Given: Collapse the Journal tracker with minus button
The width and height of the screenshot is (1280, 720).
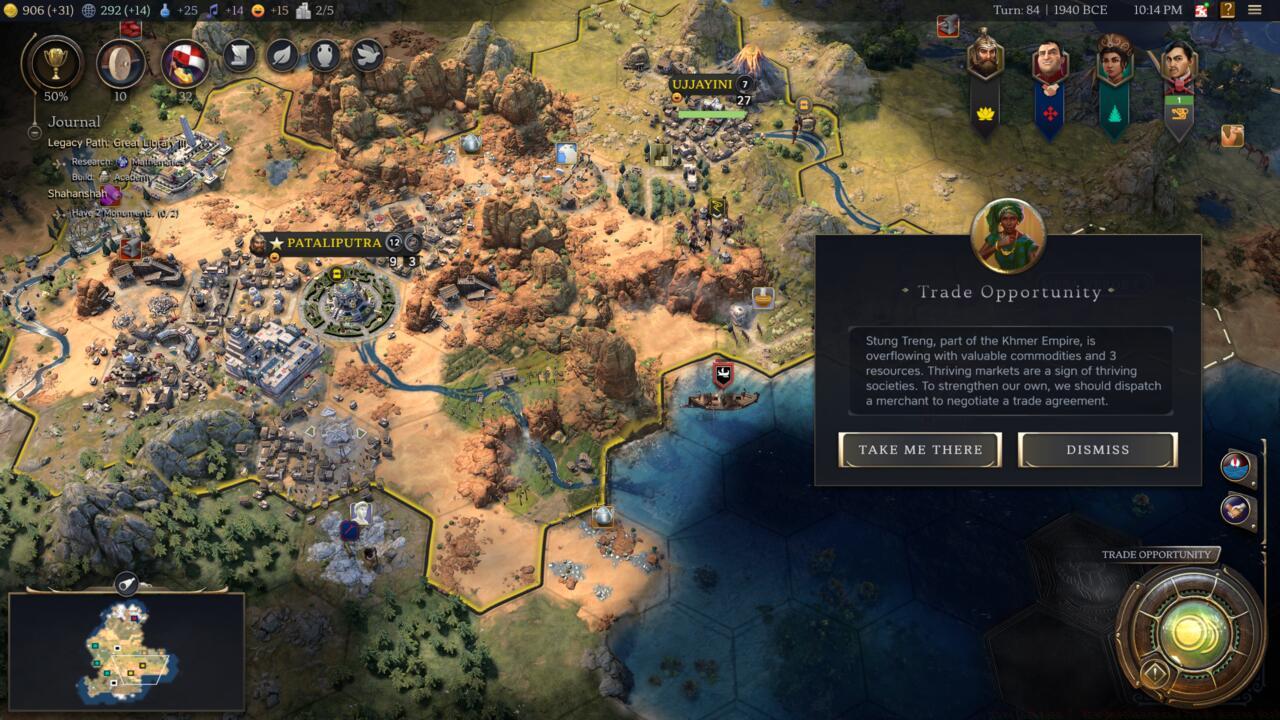Looking at the screenshot, I should 34,131.
